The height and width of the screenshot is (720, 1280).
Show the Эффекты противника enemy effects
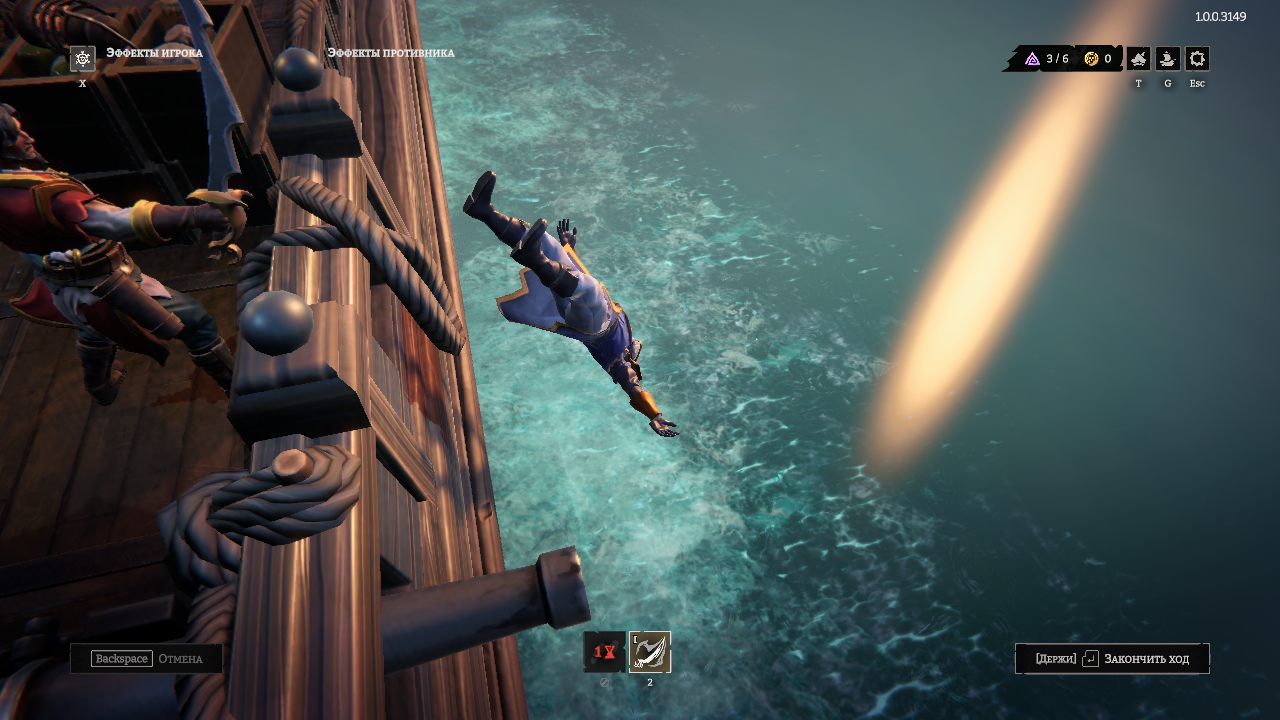pos(390,53)
